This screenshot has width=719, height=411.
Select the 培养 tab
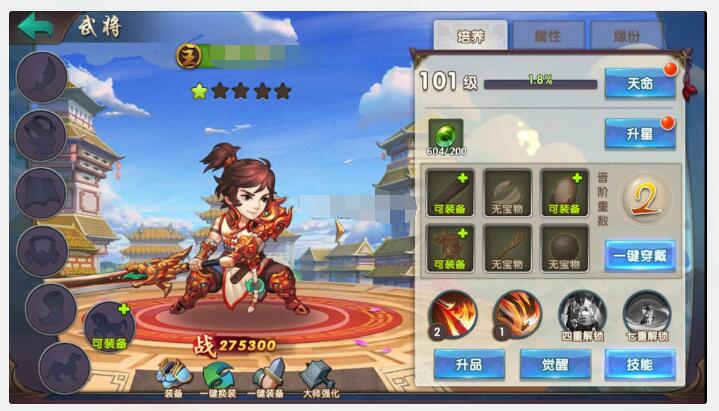click(470, 36)
